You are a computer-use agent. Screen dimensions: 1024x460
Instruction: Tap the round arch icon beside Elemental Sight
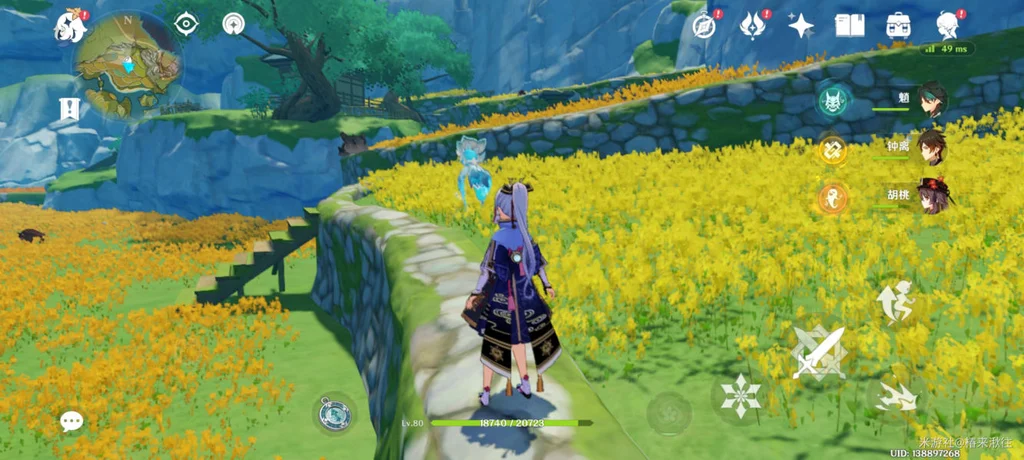click(x=233, y=24)
